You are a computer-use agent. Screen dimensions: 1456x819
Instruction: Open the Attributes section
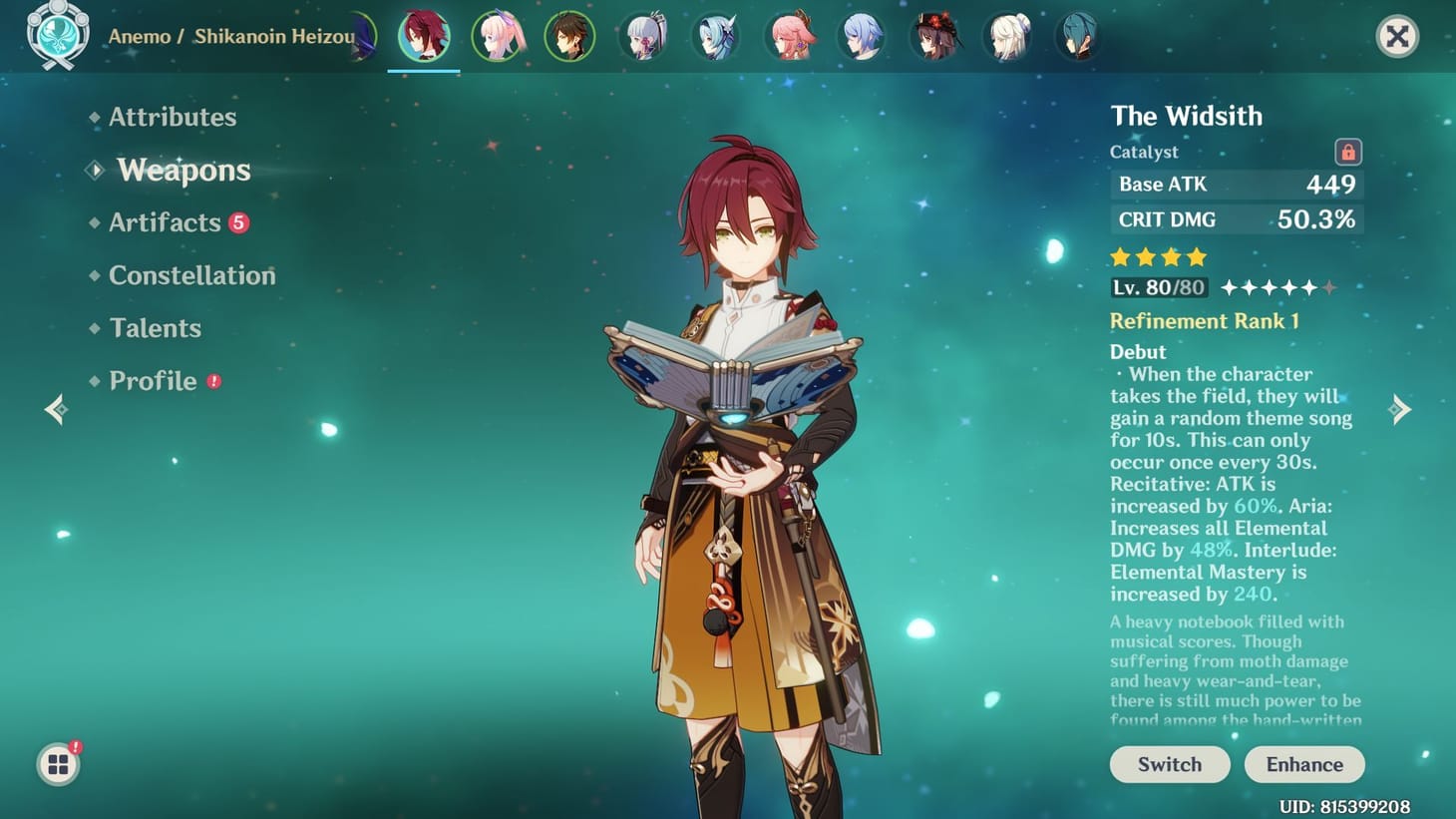click(172, 117)
